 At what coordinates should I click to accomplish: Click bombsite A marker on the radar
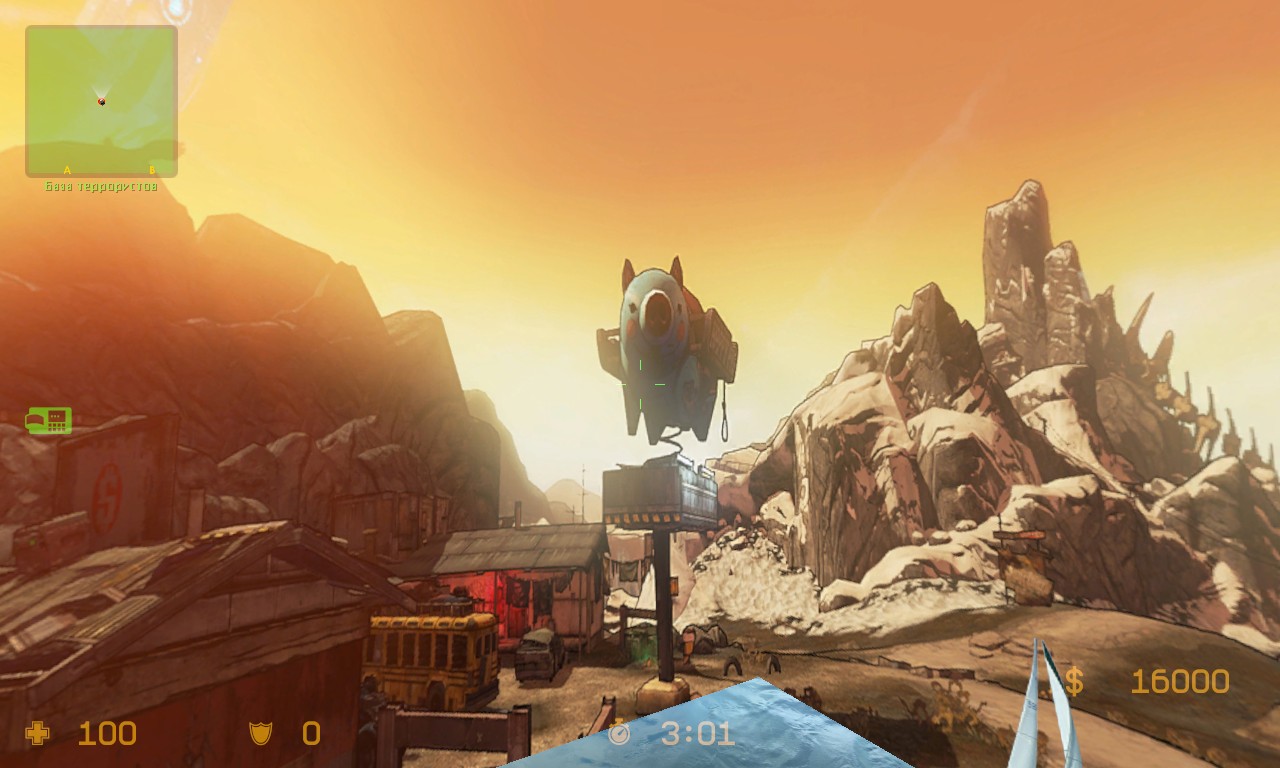coord(67,170)
